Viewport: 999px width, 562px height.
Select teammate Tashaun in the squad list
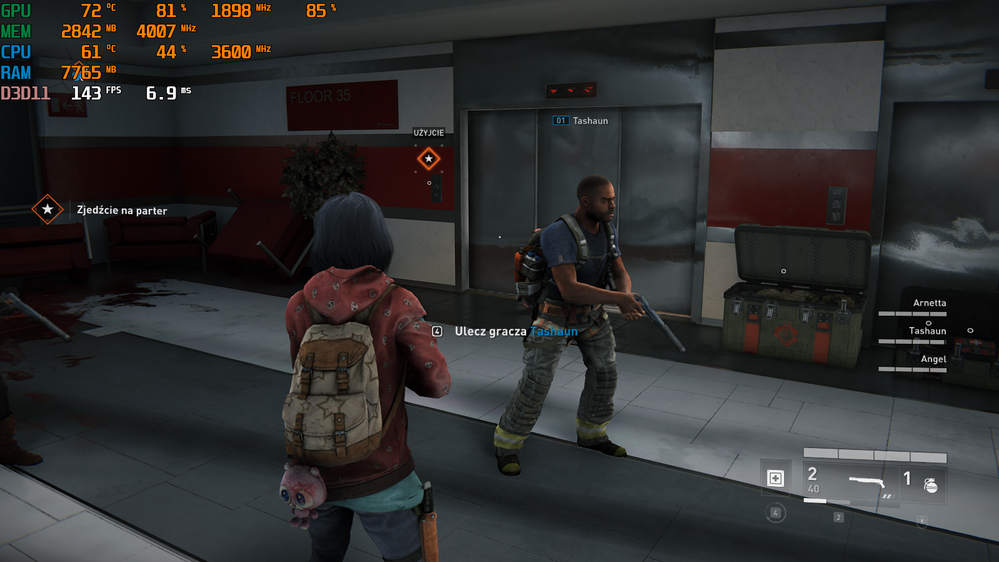point(926,331)
